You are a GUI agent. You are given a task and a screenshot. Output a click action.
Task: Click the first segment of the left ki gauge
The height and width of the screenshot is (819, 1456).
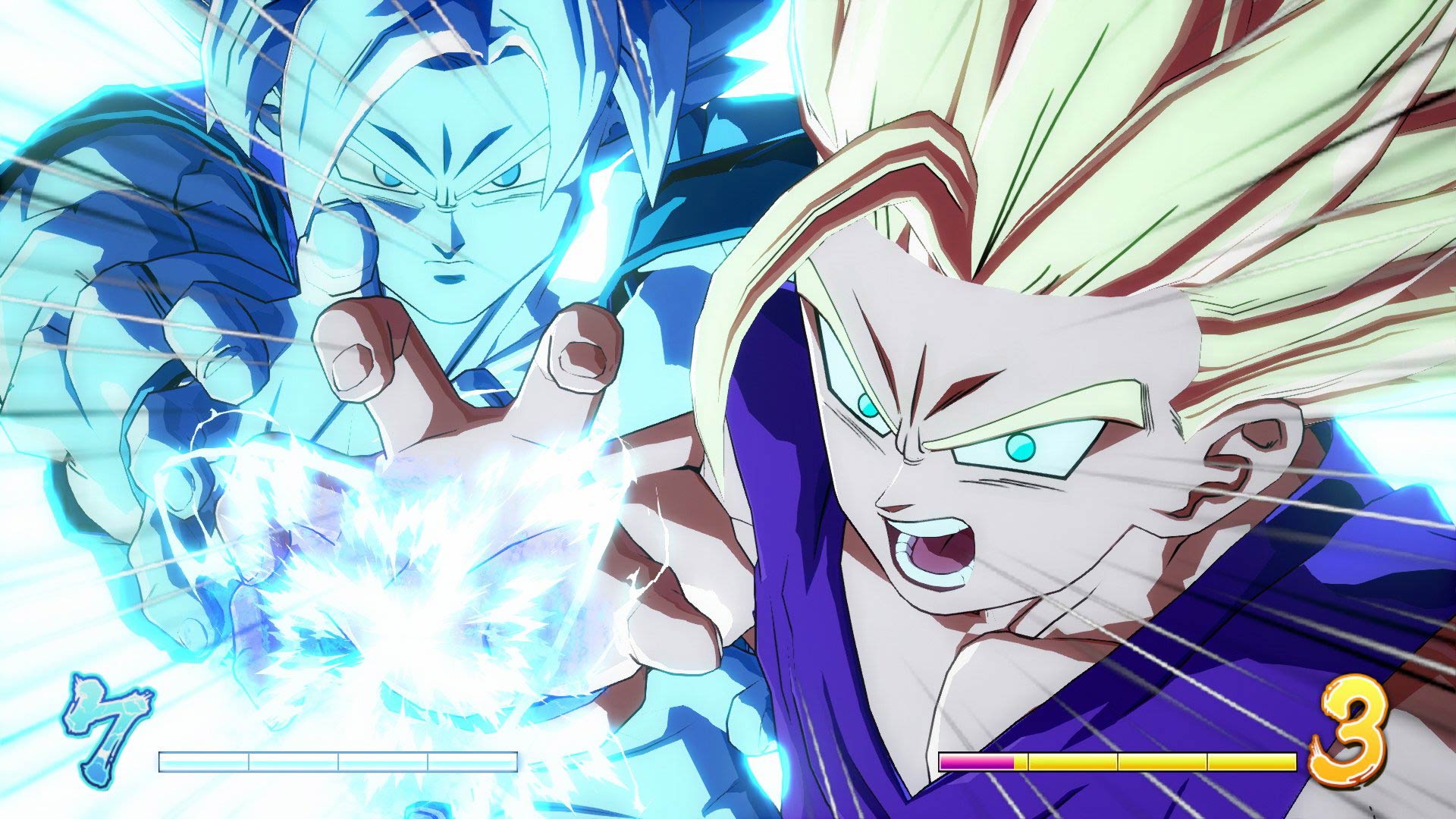(205, 761)
